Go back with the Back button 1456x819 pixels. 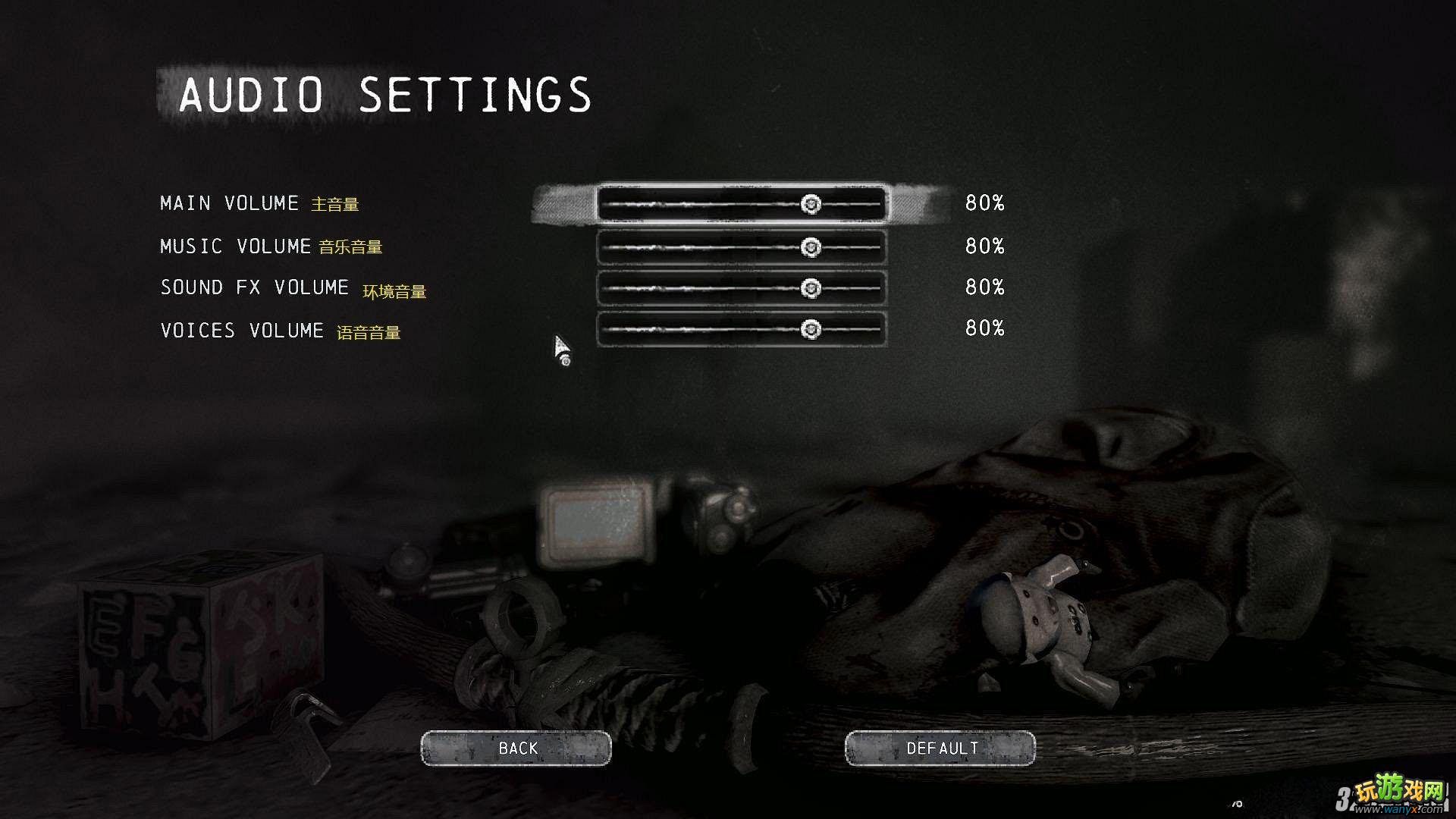point(516,748)
